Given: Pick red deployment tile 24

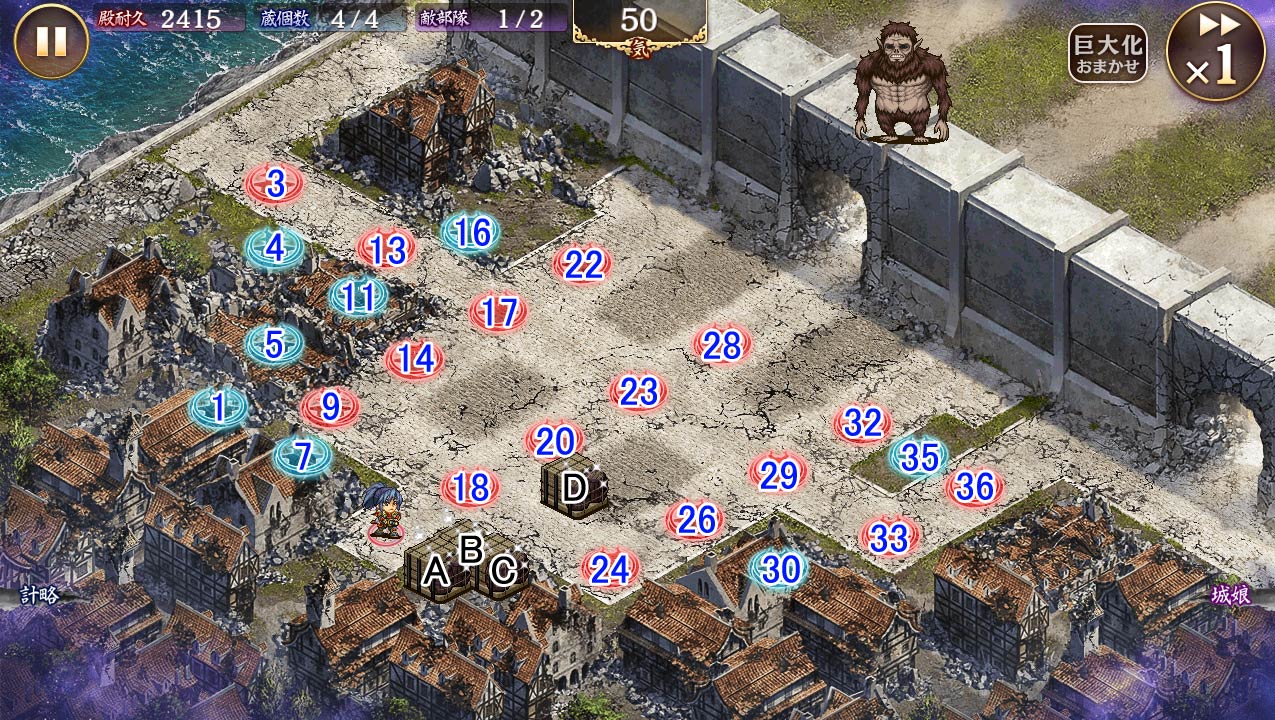Looking at the screenshot, I should tap(610, 569).
